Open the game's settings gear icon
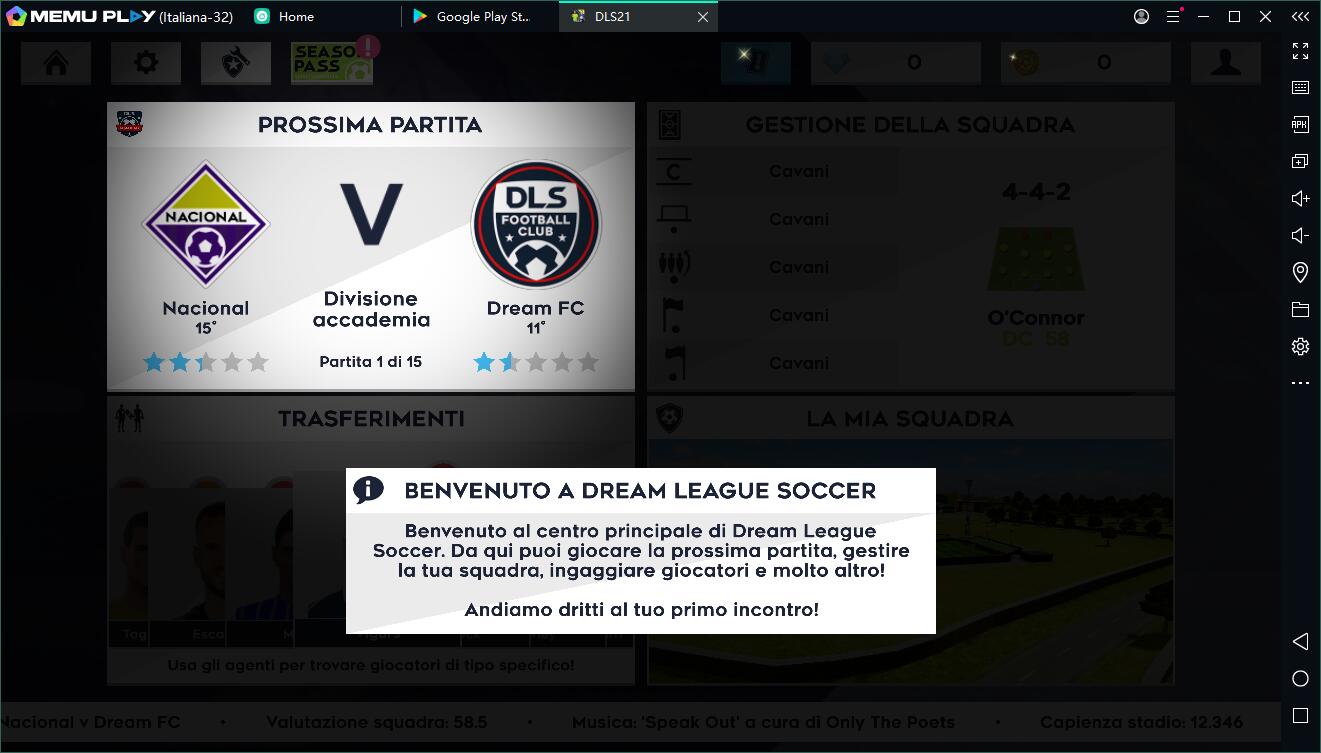This screenshot has width=1321, height=753. click(x=145, y=62)
